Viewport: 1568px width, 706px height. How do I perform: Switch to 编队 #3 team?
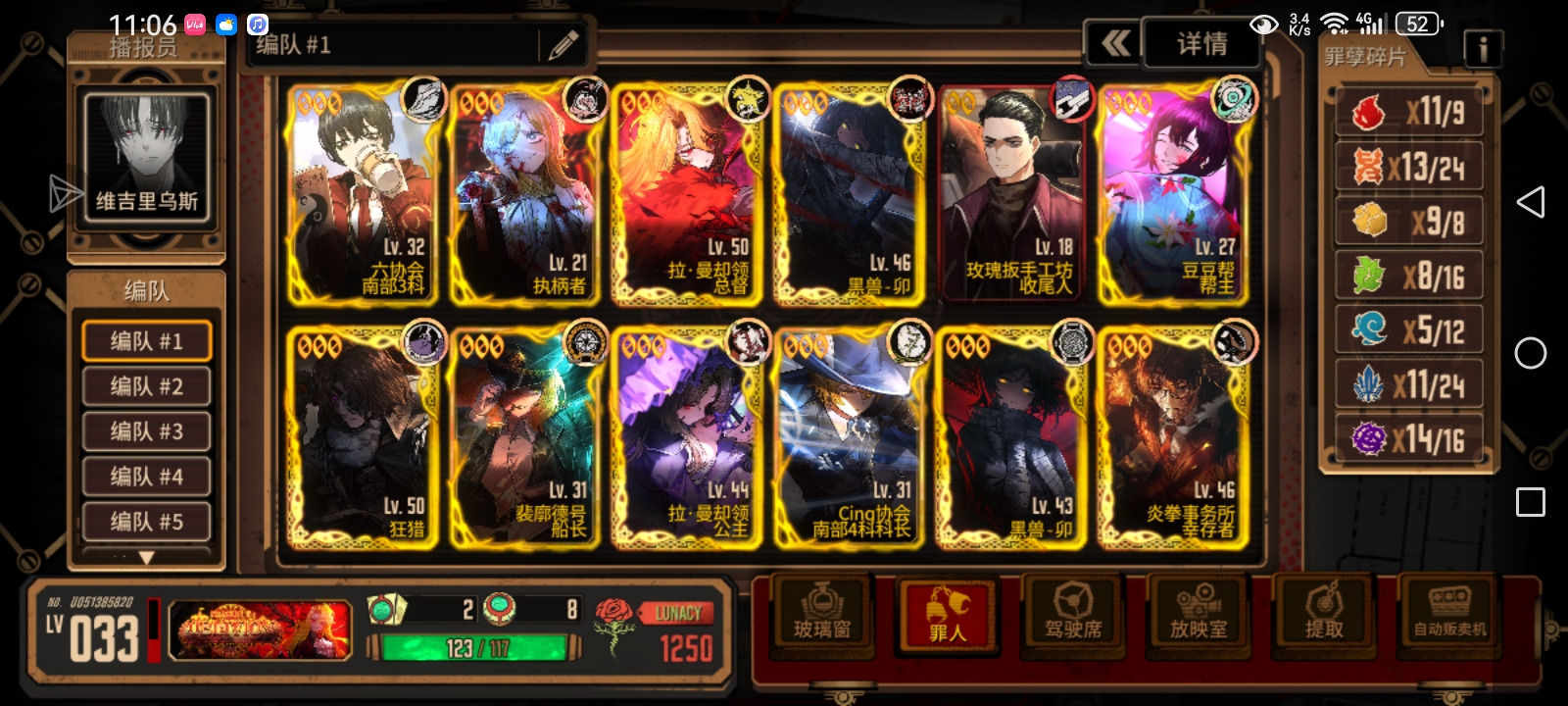[146, 431]
